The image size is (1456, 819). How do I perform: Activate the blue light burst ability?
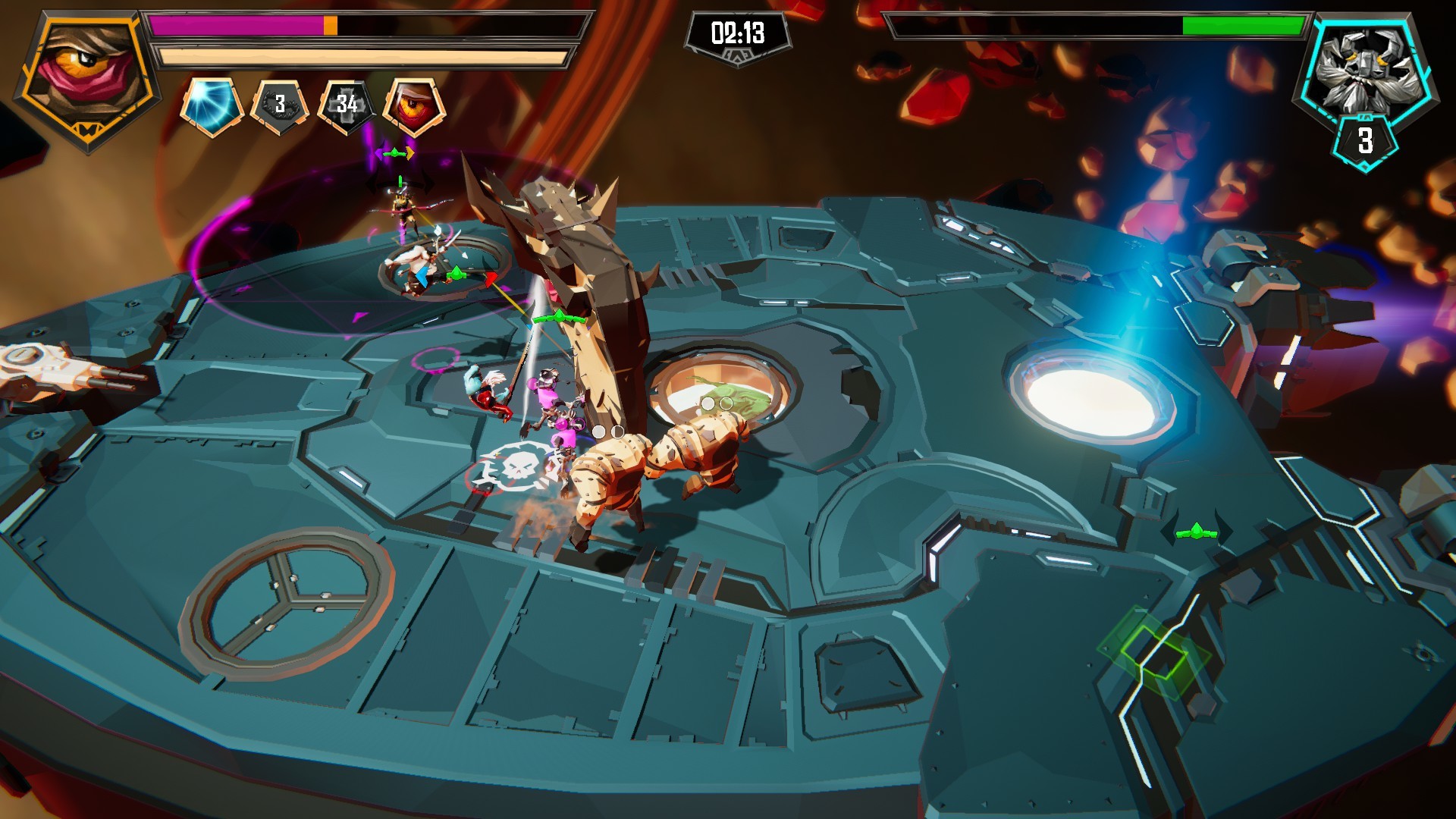click(x=212, y=105)
